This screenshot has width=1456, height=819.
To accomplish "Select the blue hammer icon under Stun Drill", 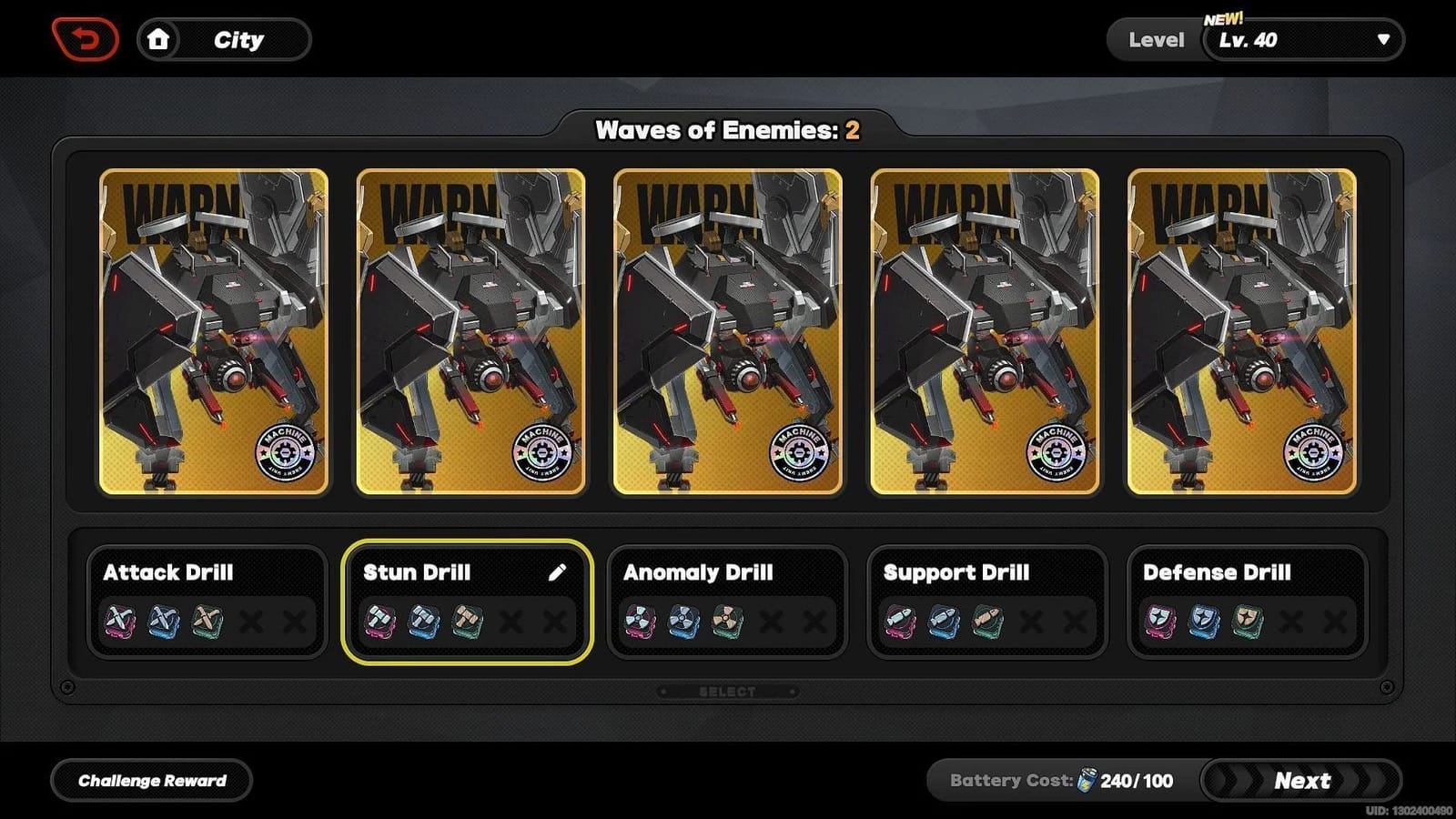I will tap(421, 622).
